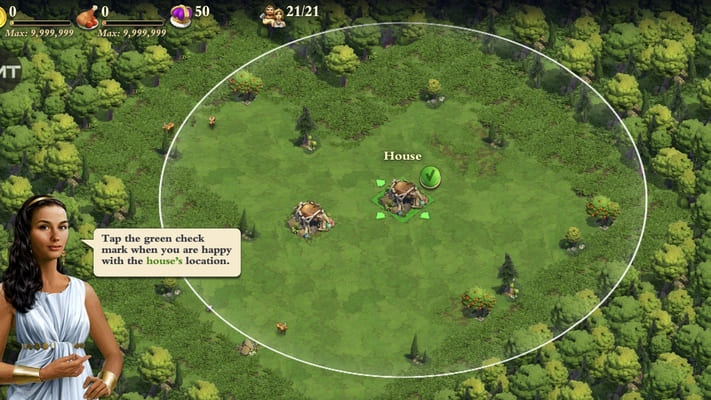Tap the green check mark to confirm placement

pyautogui.click(x=430, y=177)
